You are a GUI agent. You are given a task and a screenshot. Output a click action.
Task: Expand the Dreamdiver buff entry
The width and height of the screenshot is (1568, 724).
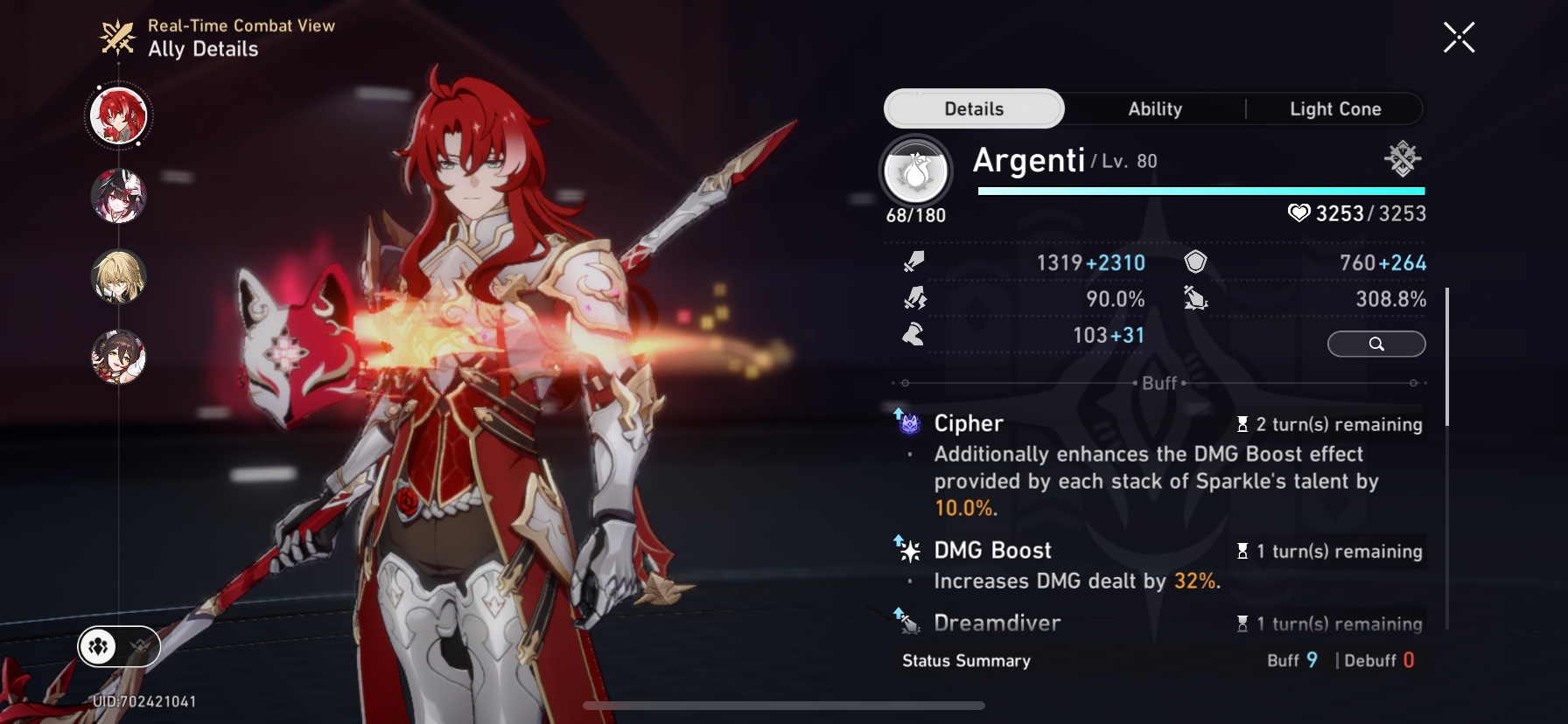pos(996,623)
